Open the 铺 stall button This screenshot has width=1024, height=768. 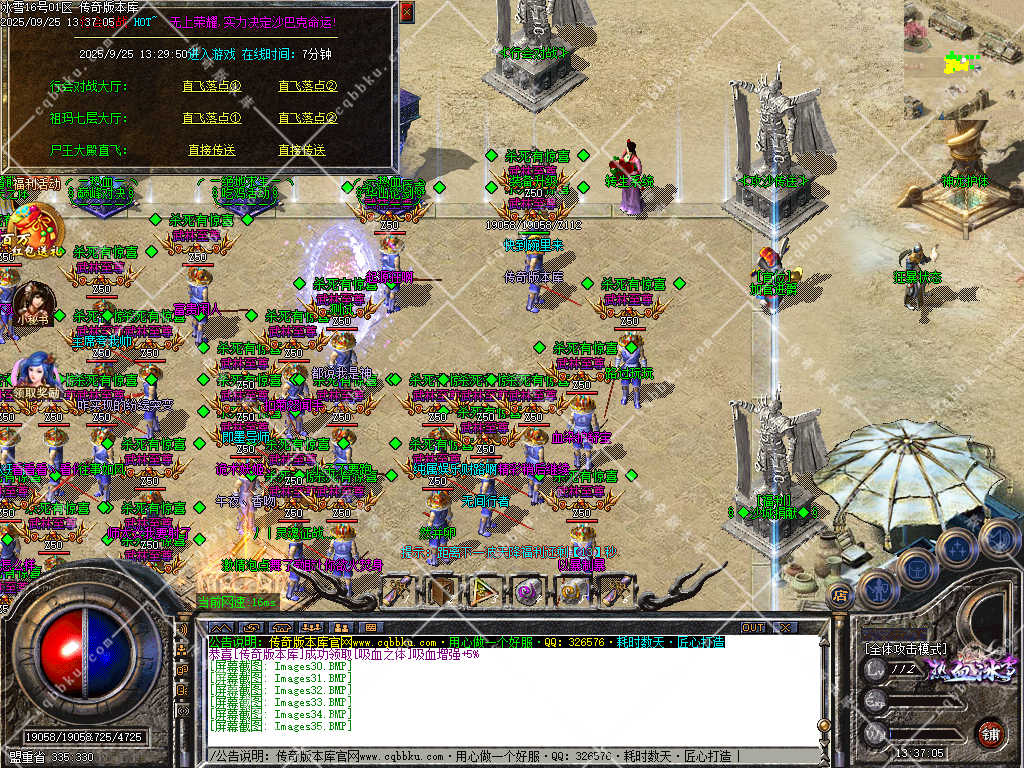(990, 733)
